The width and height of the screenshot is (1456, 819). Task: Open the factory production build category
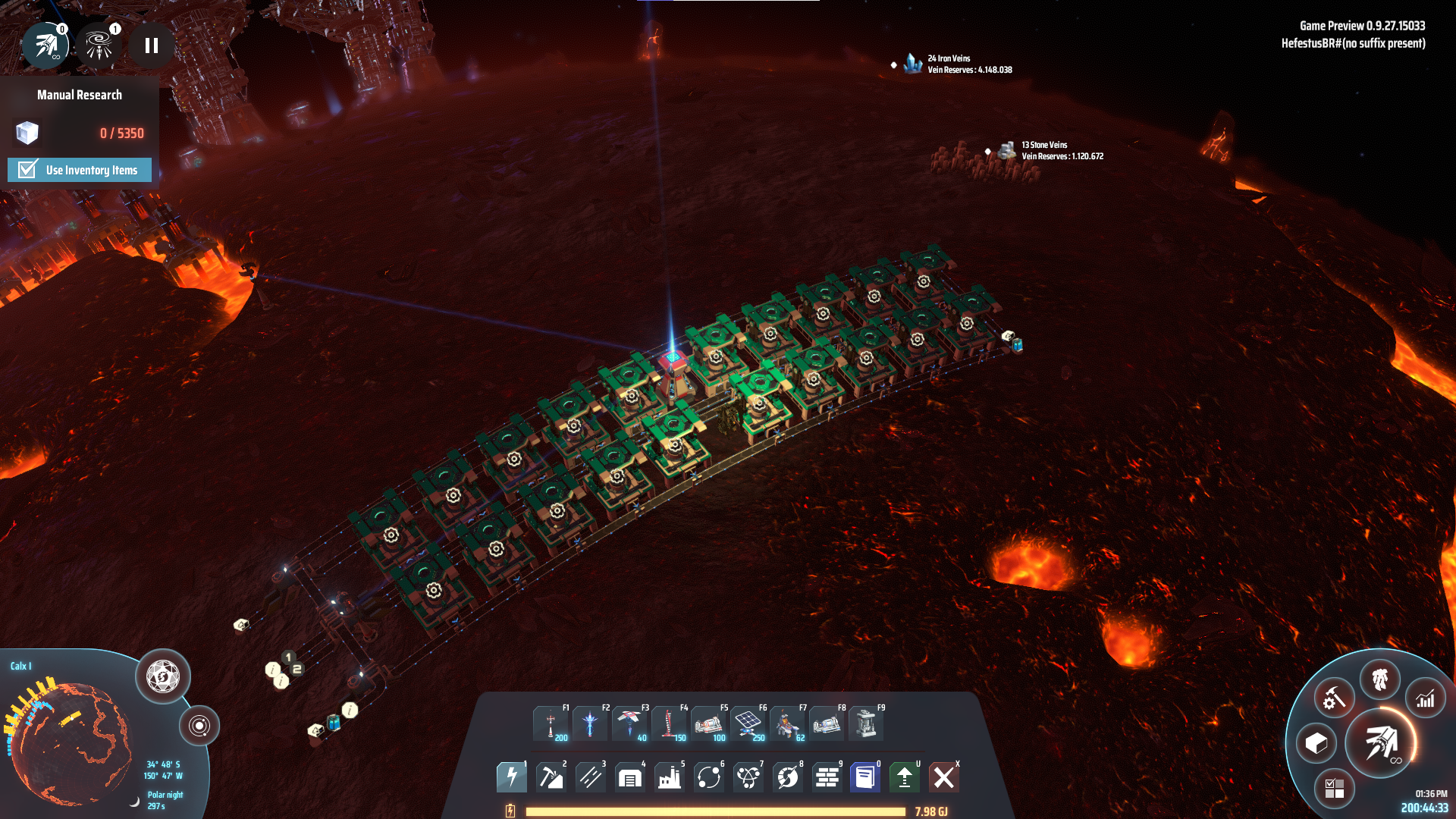tap(670, 777)
